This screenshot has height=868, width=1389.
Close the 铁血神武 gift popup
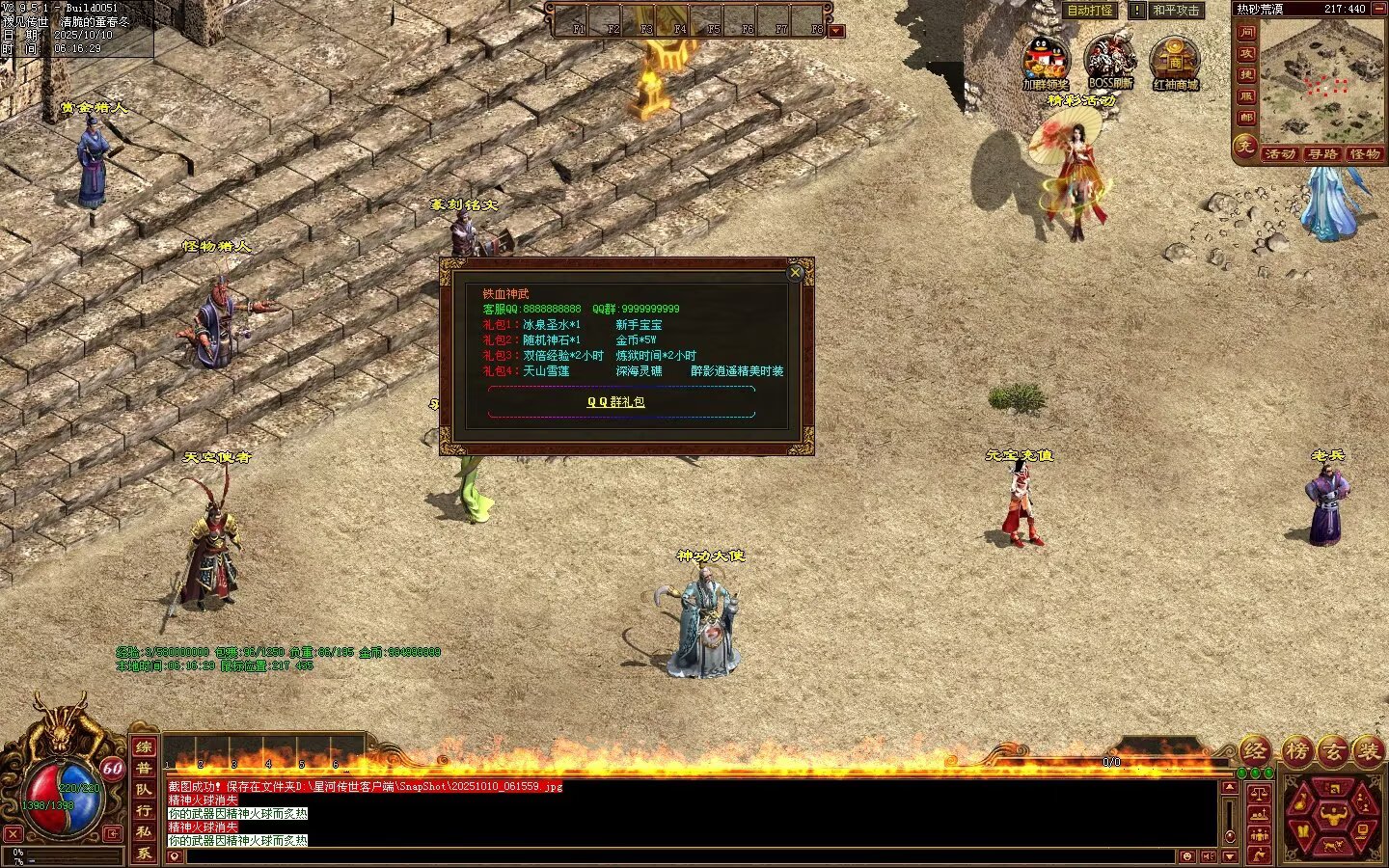click(795, 273)
